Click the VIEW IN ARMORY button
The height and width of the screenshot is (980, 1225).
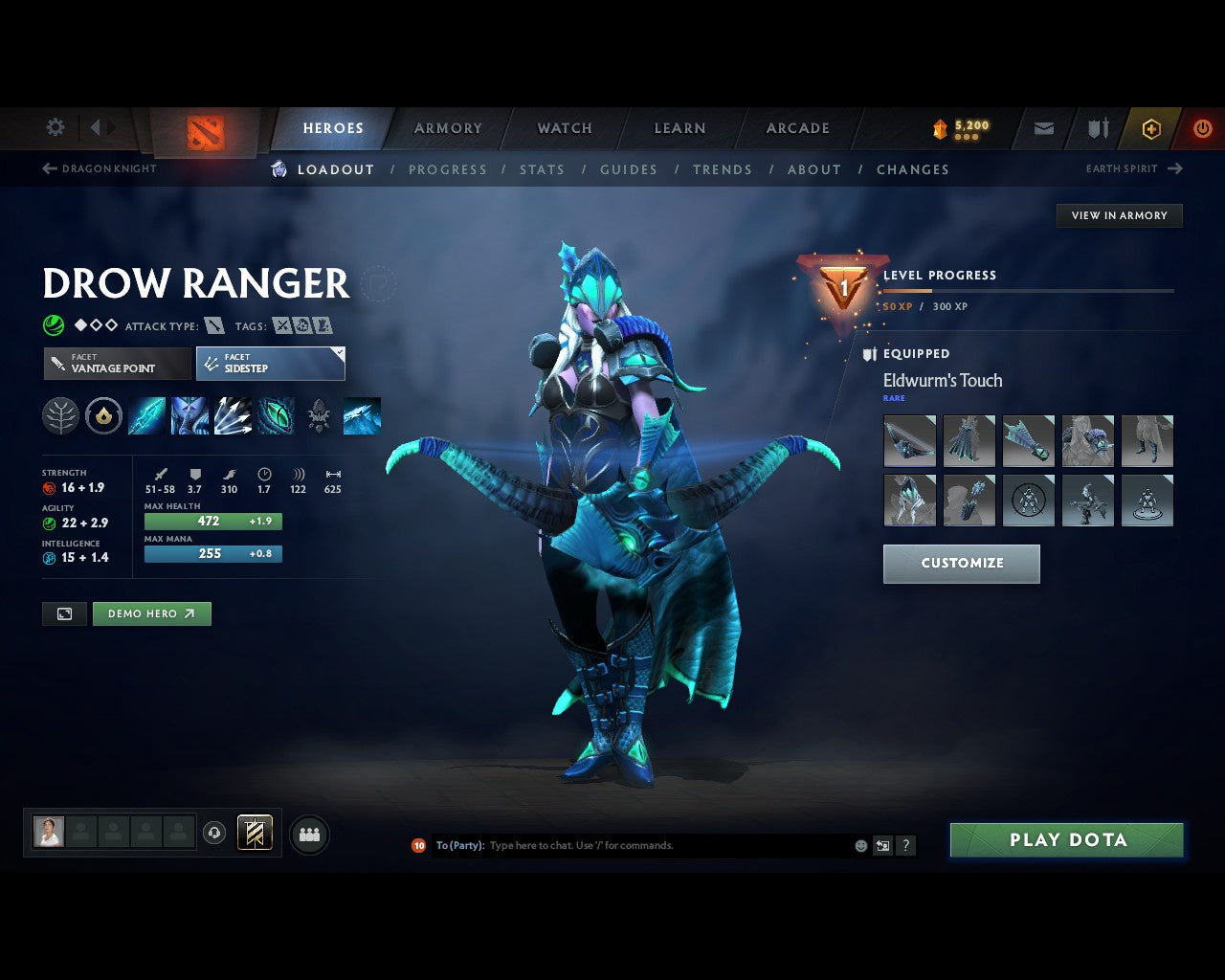(x=1118, y=215)
